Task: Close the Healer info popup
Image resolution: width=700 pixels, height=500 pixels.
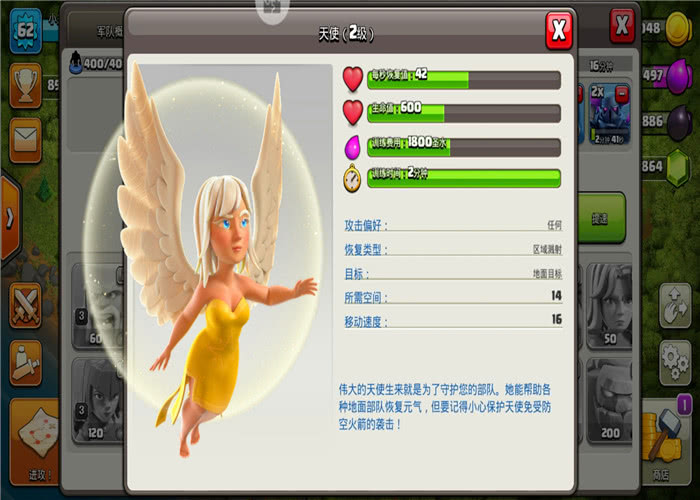Action: click(560, 29)
